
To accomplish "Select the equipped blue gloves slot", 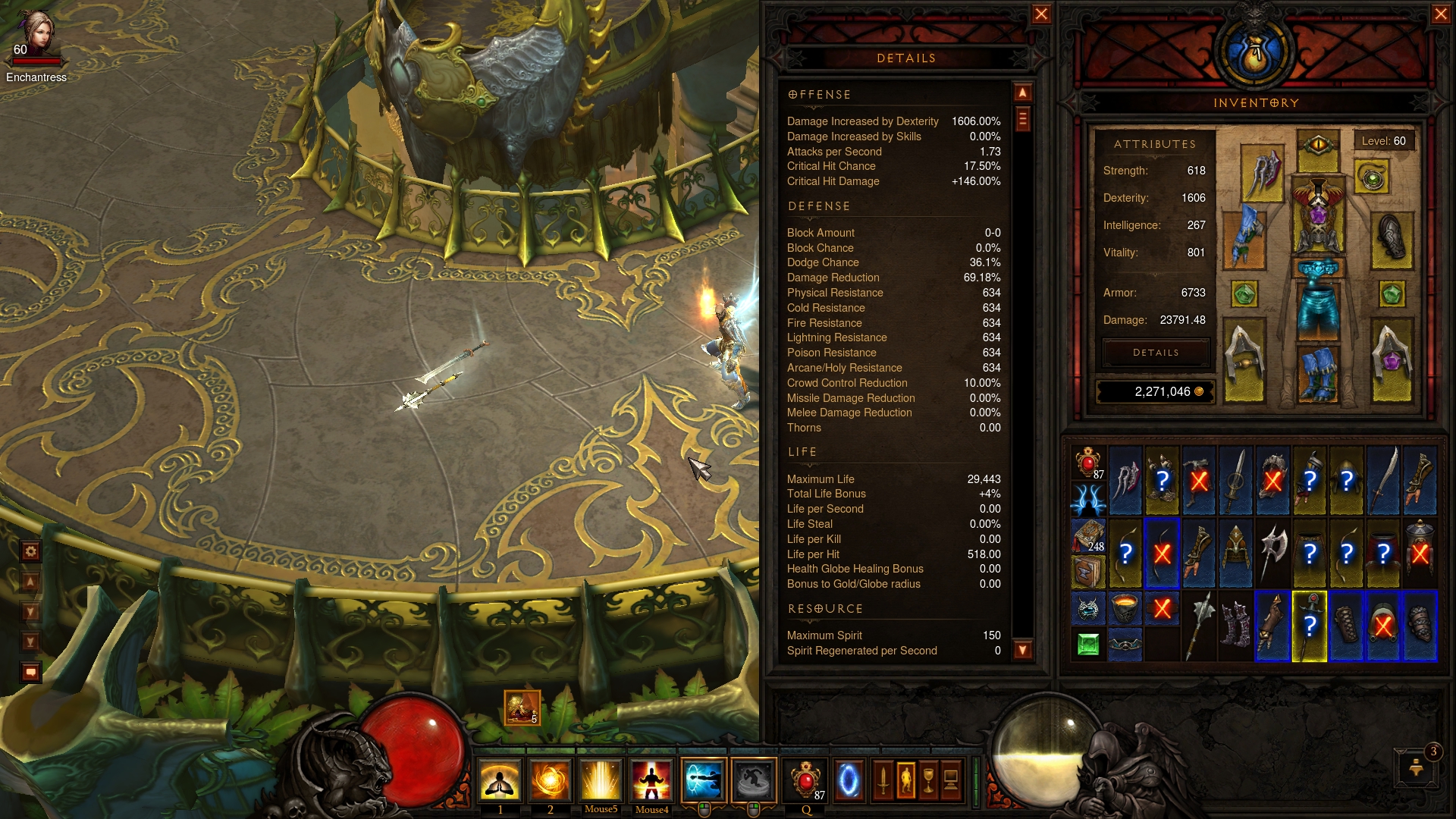I will click(x=1244, y=237).
